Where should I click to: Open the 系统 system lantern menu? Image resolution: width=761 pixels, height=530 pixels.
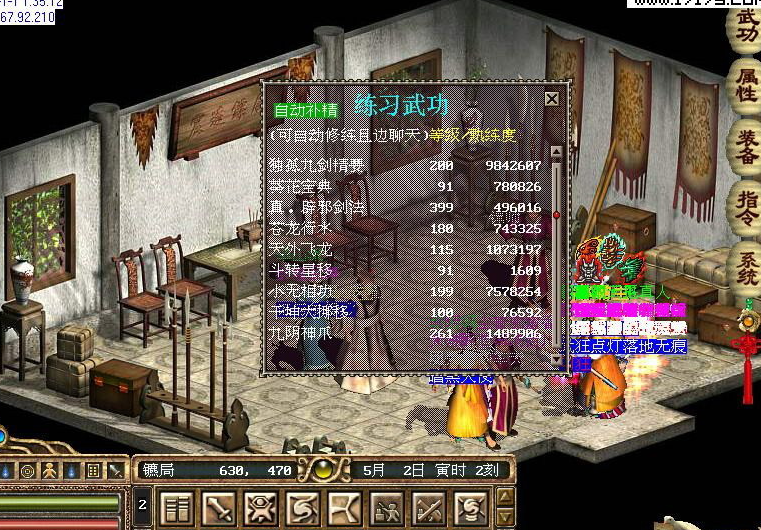click(746, 269)
